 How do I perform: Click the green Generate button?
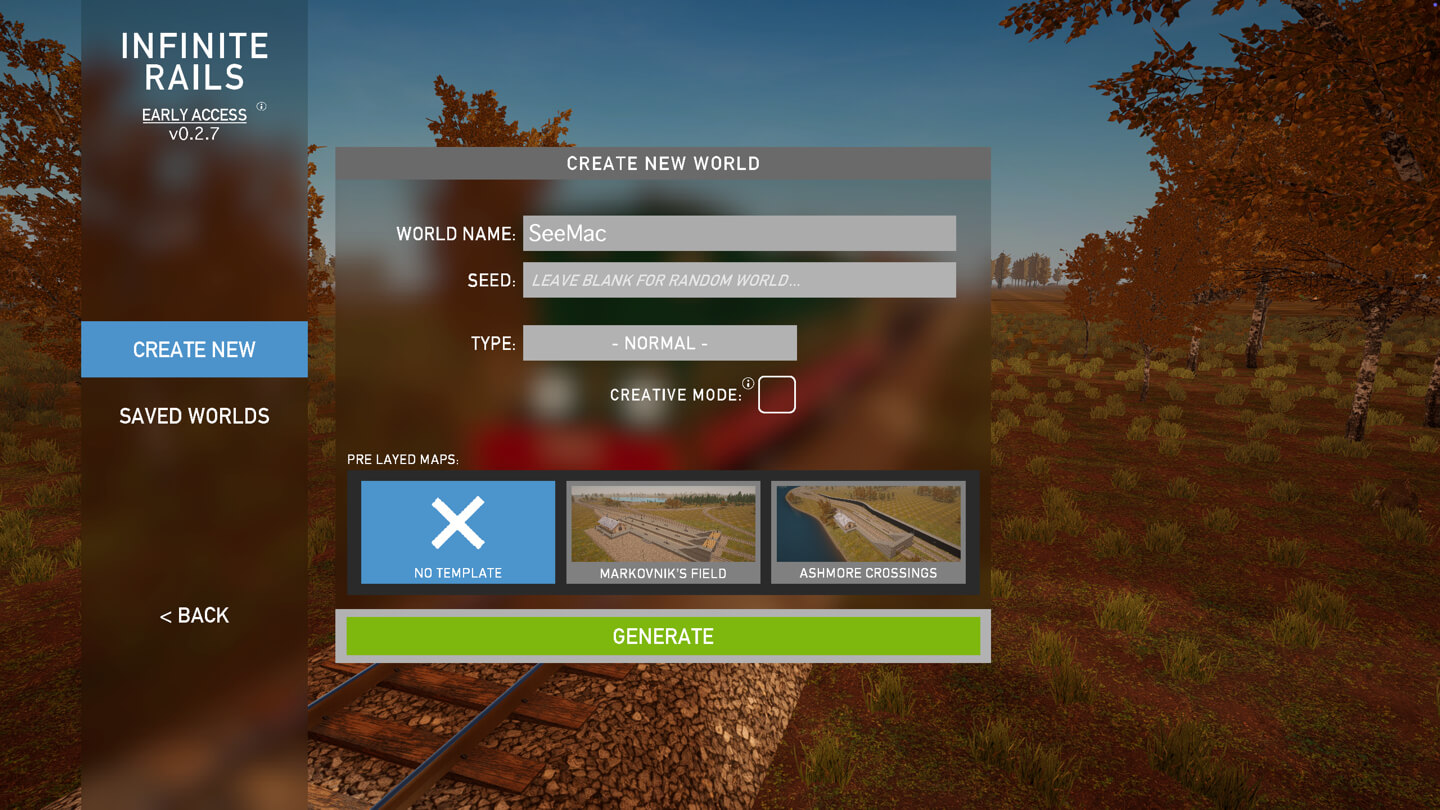[x=663, y=636]
